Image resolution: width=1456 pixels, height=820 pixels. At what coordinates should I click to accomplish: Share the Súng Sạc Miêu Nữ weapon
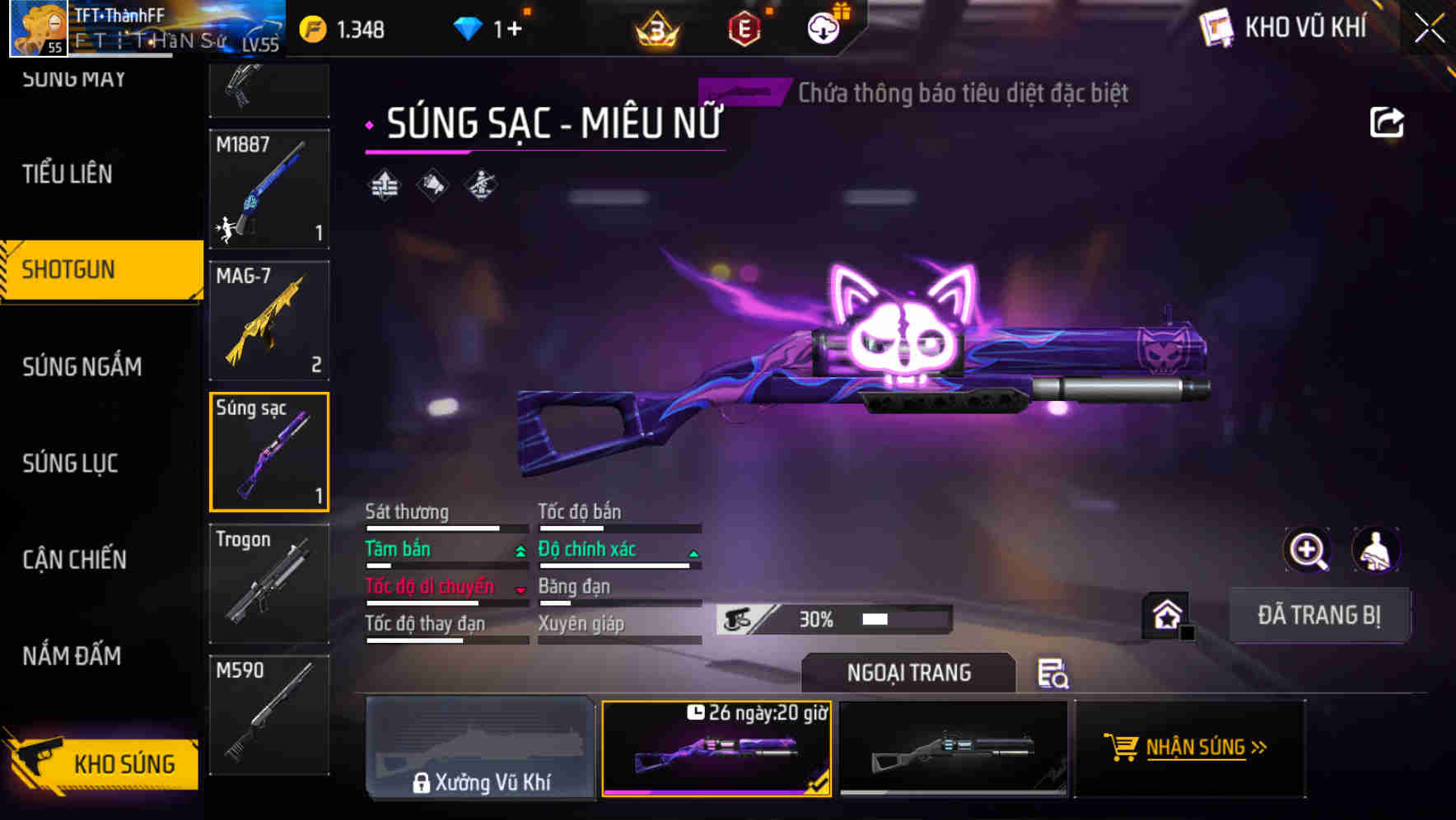point(1387,121)
